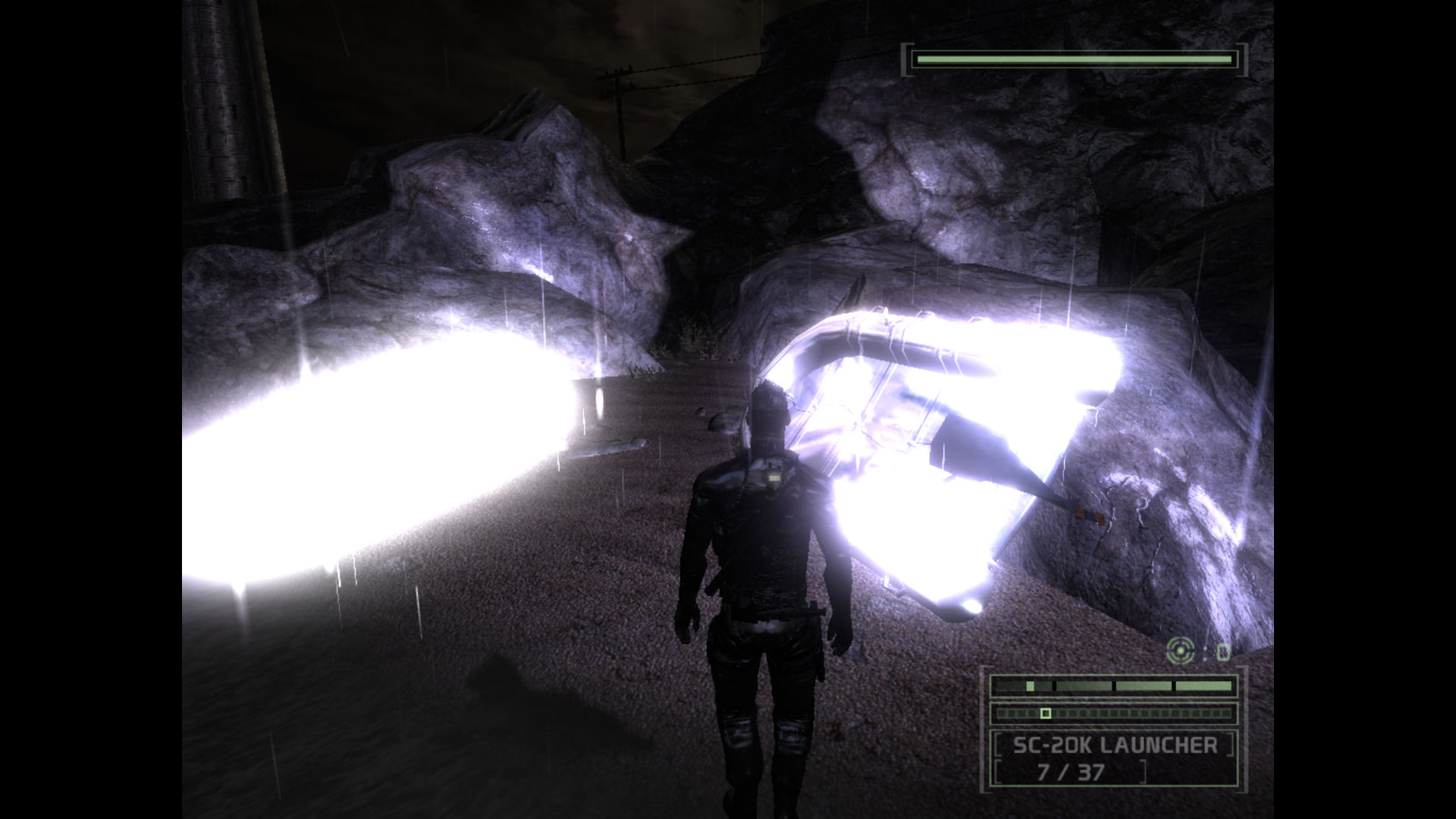The image size is (1456, 819).
Task: Select SC-20K LAUNCHER from the weapon display
Action: (x=1115, y=746)
